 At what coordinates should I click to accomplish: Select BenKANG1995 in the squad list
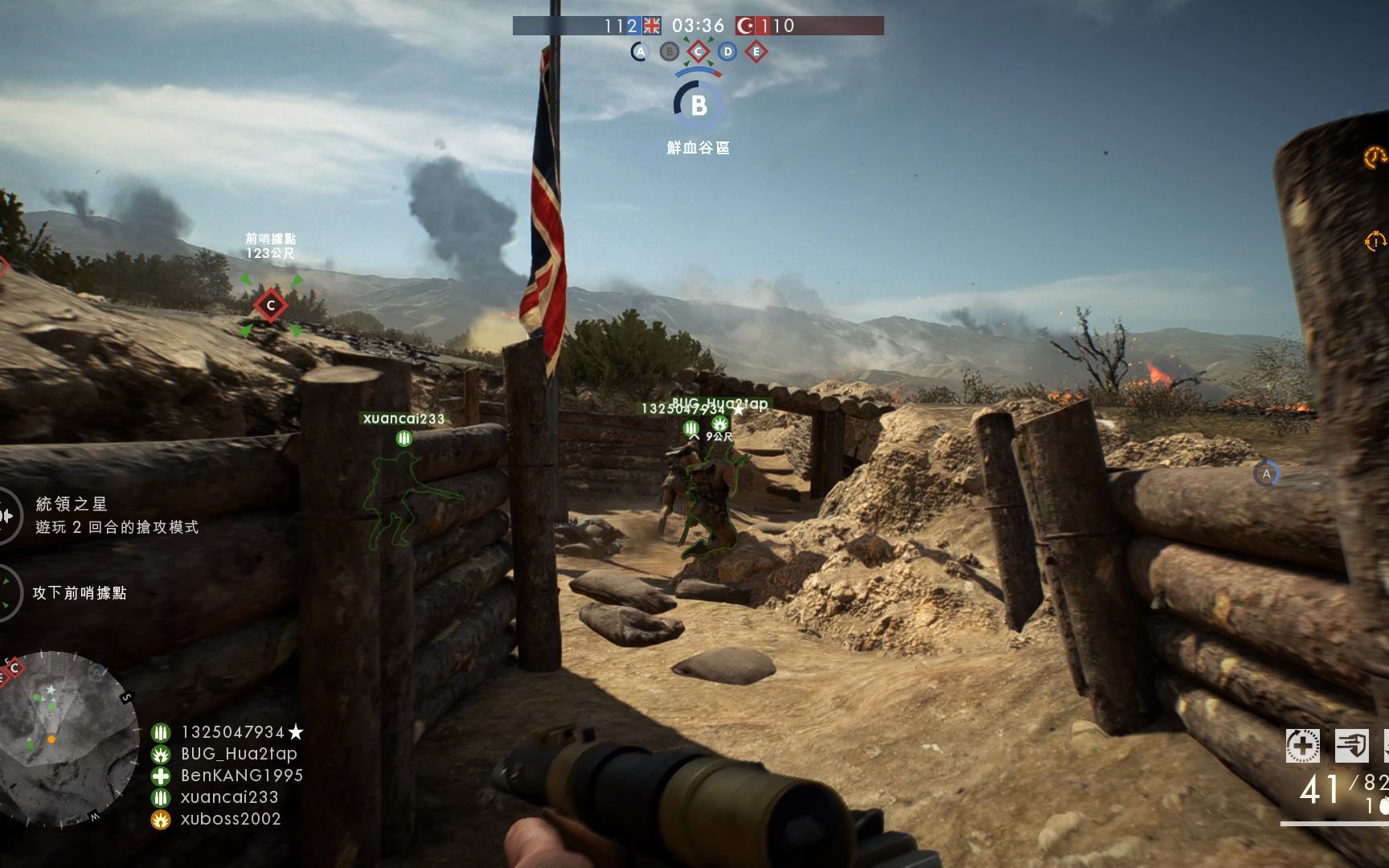(x=241, y=776)
